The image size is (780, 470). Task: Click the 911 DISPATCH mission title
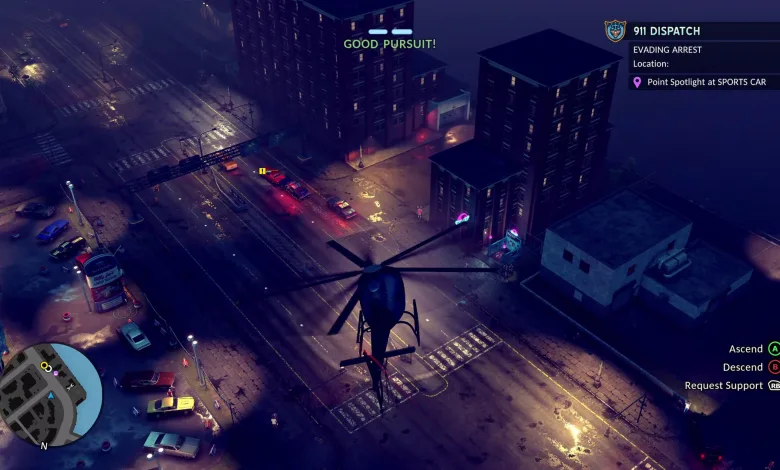(x=669, y=30)
